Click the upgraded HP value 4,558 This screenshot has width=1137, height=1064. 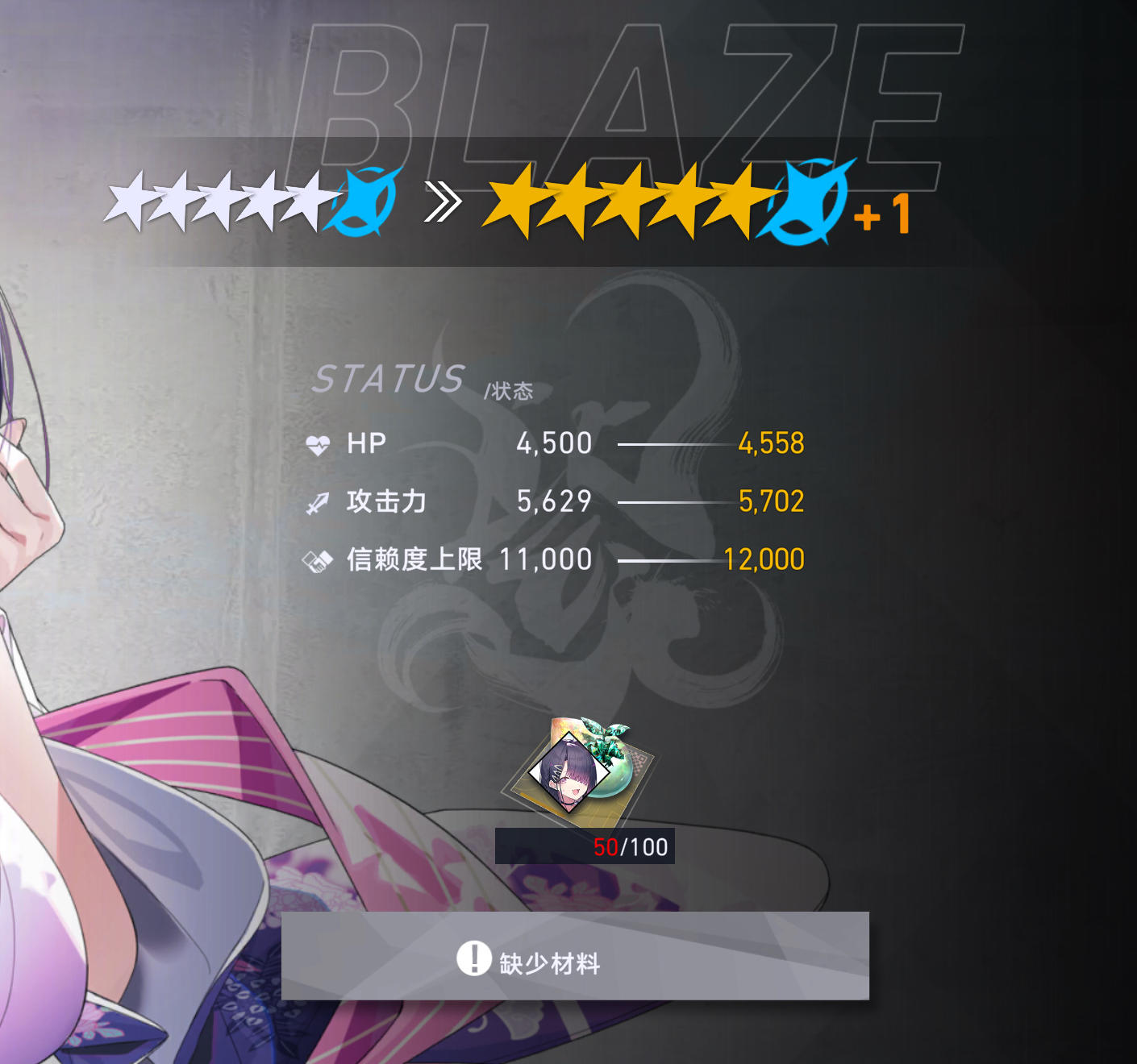click(772, 442)
